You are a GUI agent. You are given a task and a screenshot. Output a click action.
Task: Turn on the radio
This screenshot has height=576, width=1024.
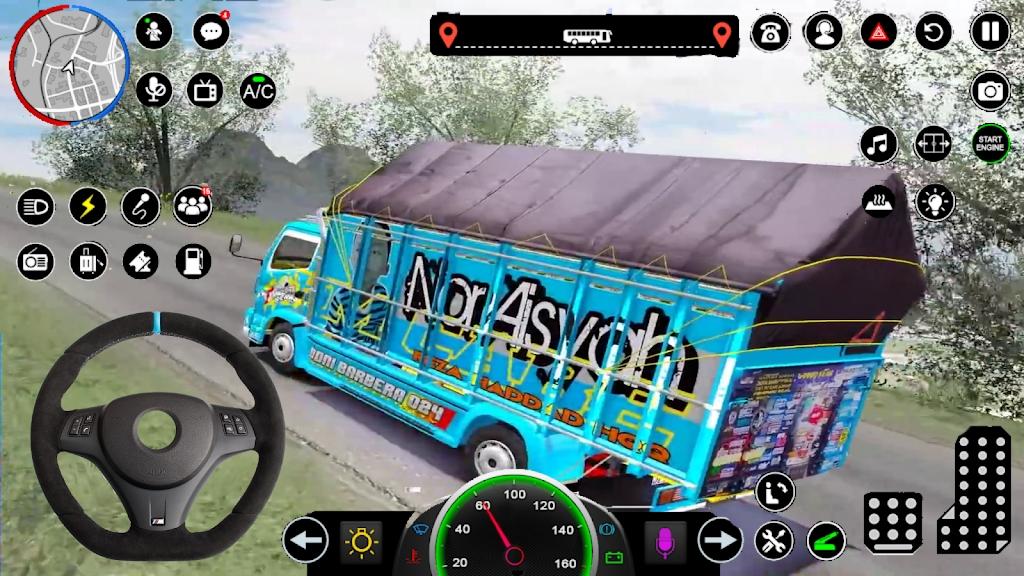[x=36, y=261]
